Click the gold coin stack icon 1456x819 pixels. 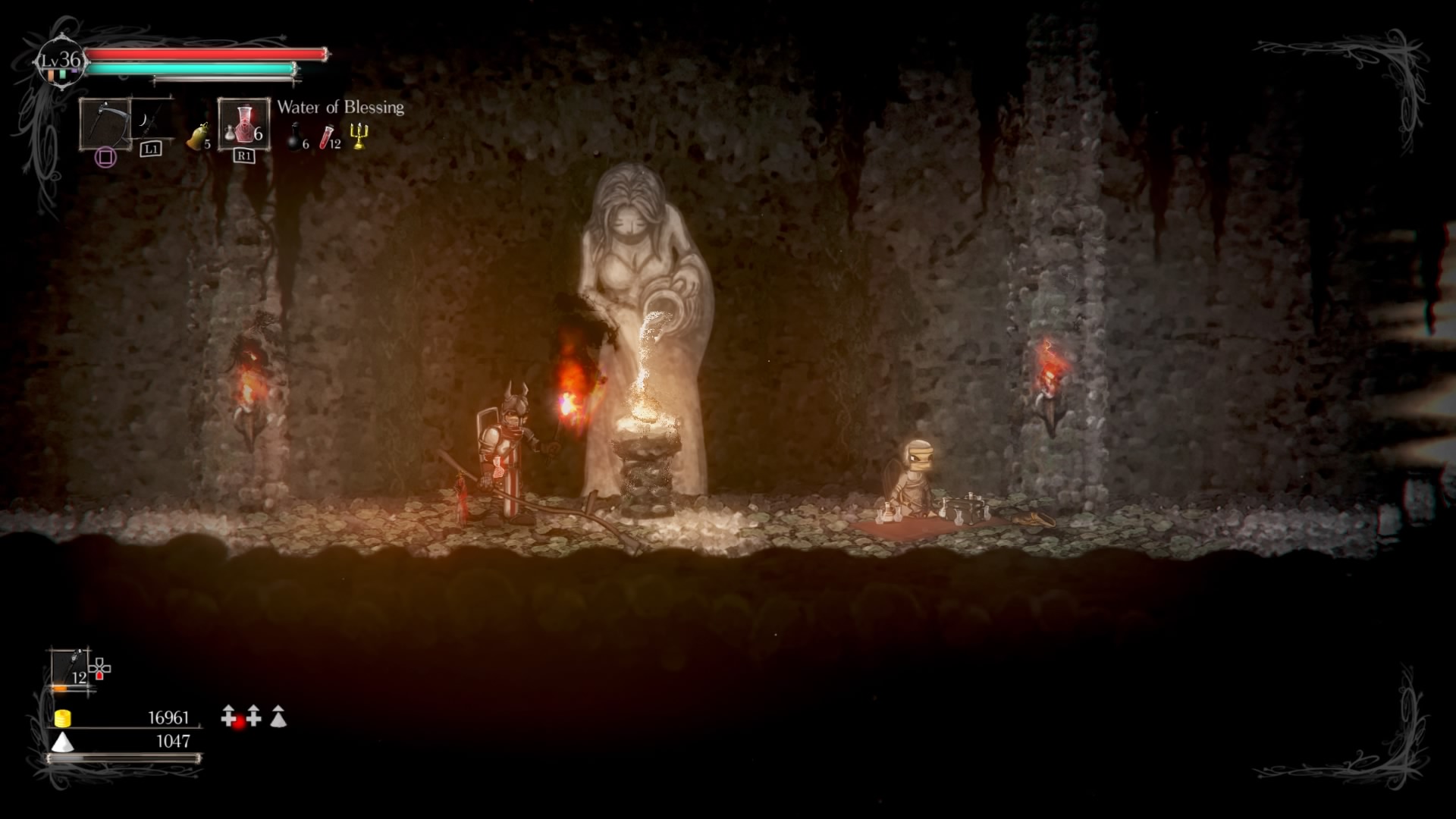[x=63, y=717]
